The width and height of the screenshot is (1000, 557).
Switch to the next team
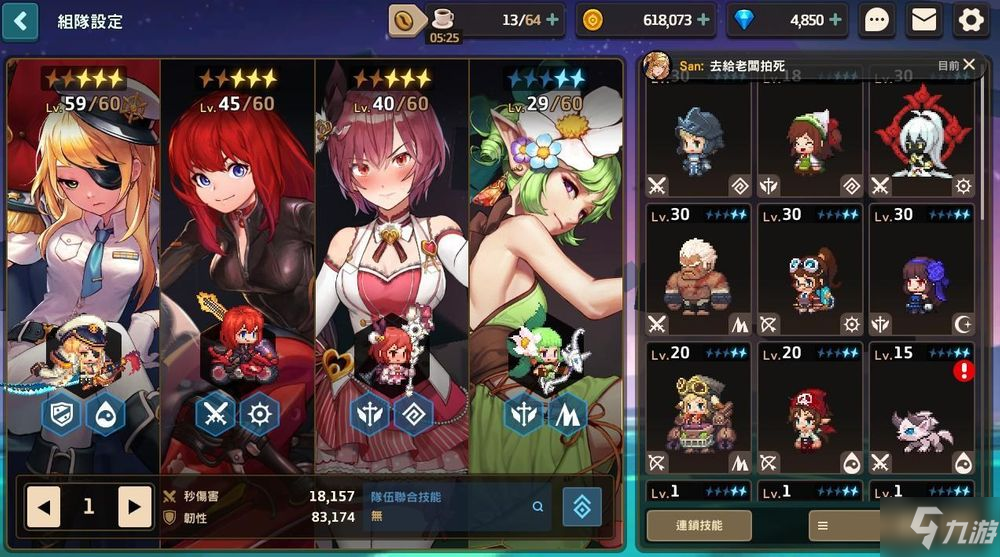coord(135,507)
